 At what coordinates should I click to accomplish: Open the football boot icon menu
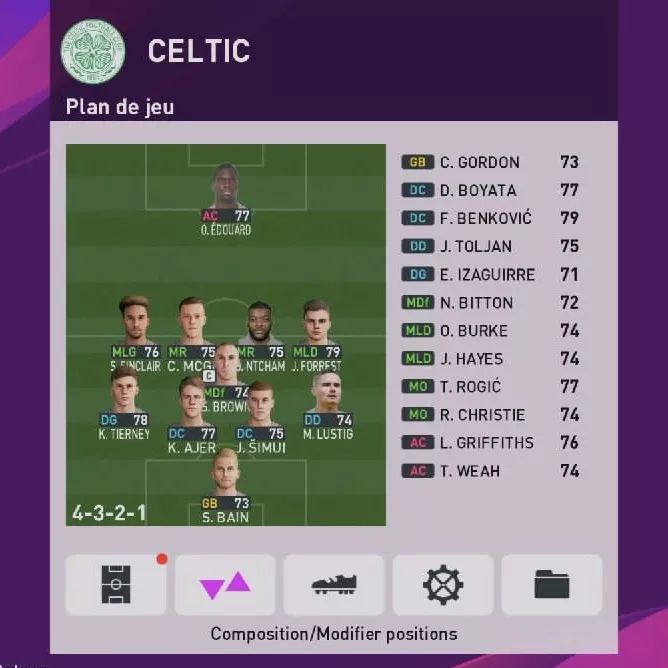click(x=334, y=585)
